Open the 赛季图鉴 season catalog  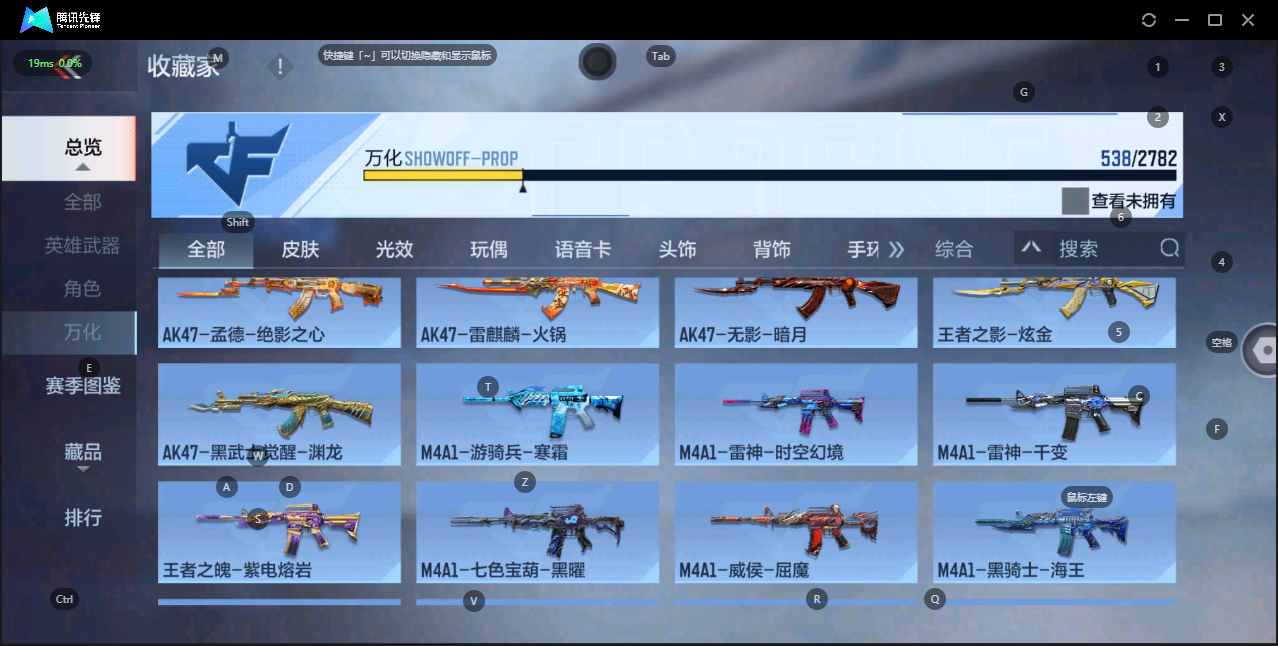82,385
